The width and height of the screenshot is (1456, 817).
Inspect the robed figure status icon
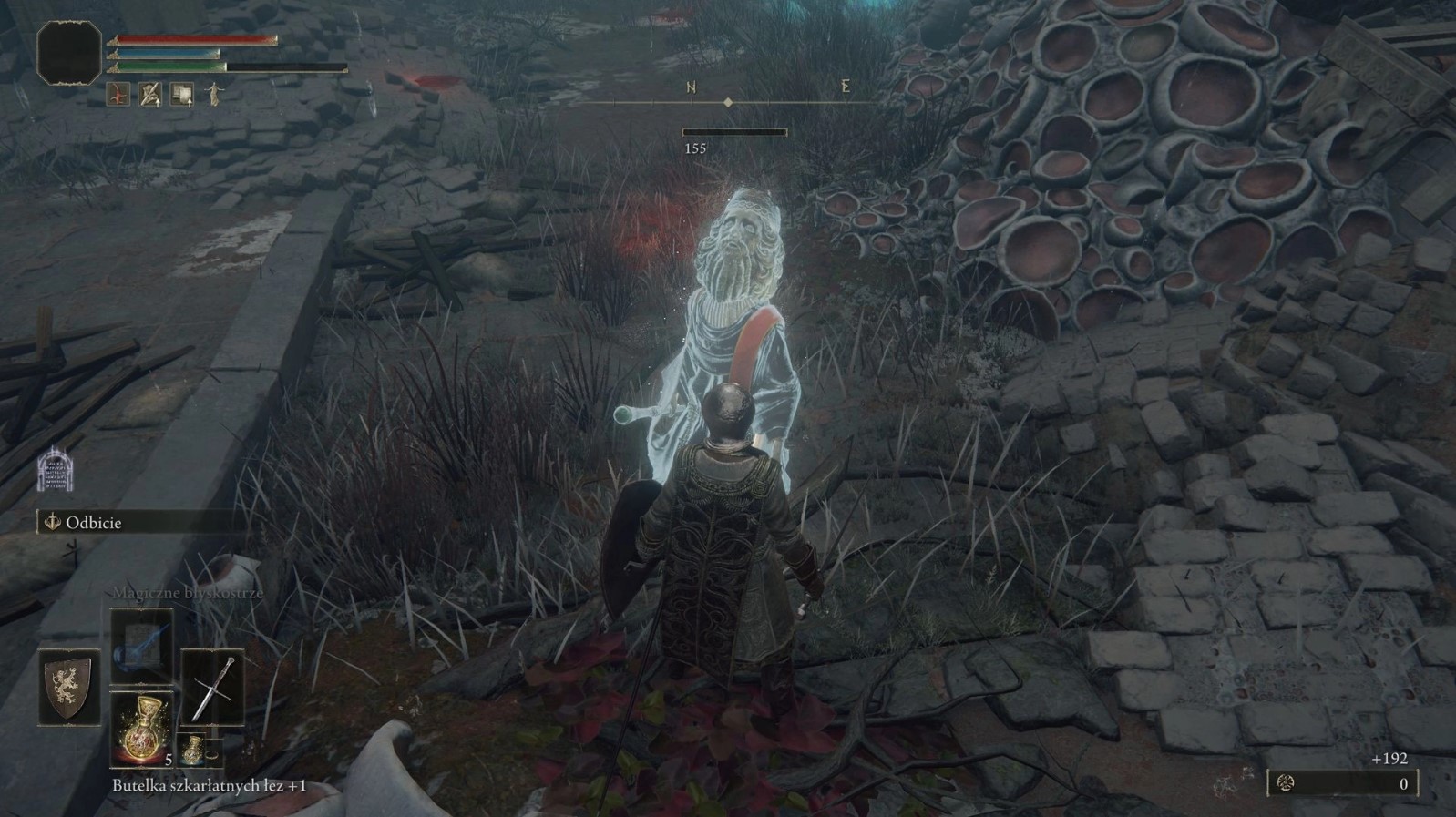click(213, 94)
